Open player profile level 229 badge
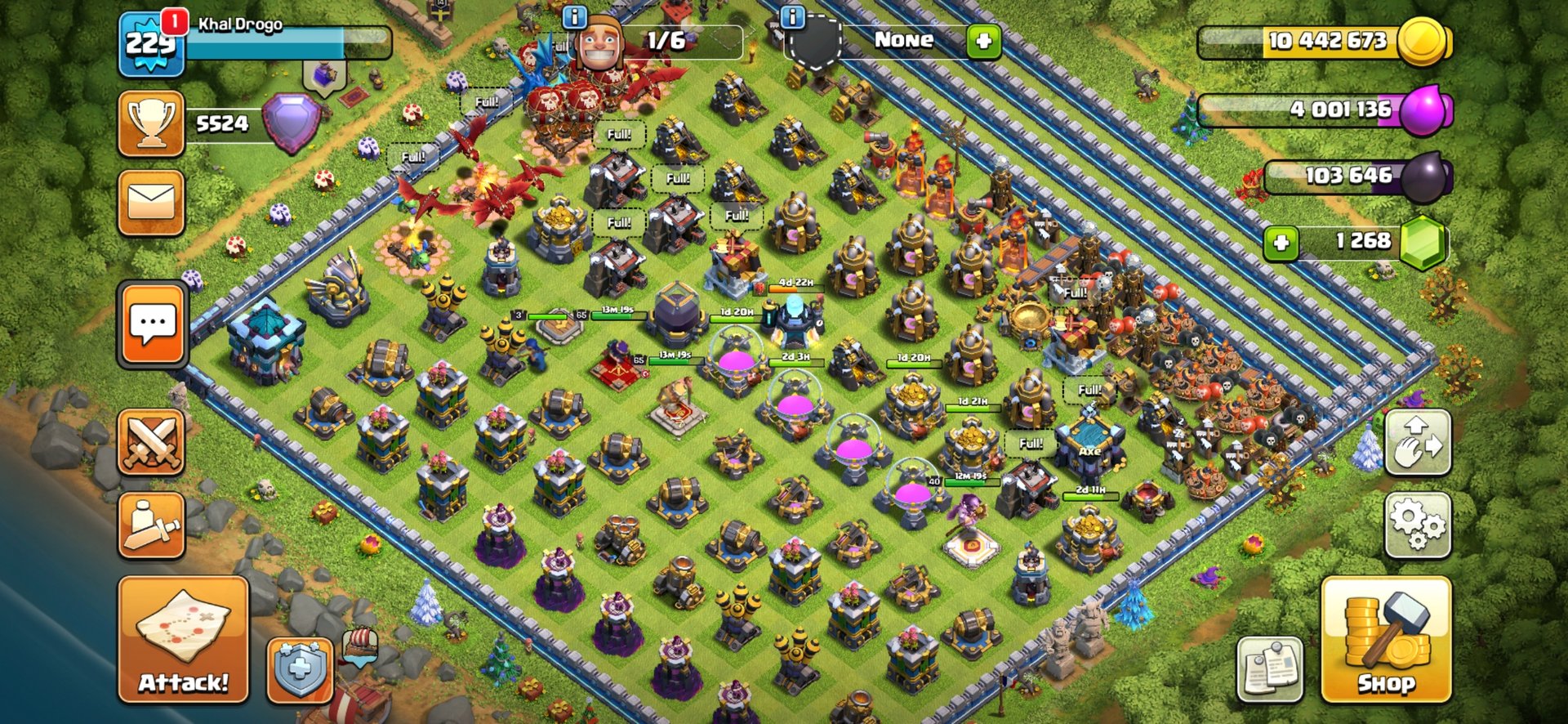The height and width of the screenshot is (724, 1568). [150, 45]
